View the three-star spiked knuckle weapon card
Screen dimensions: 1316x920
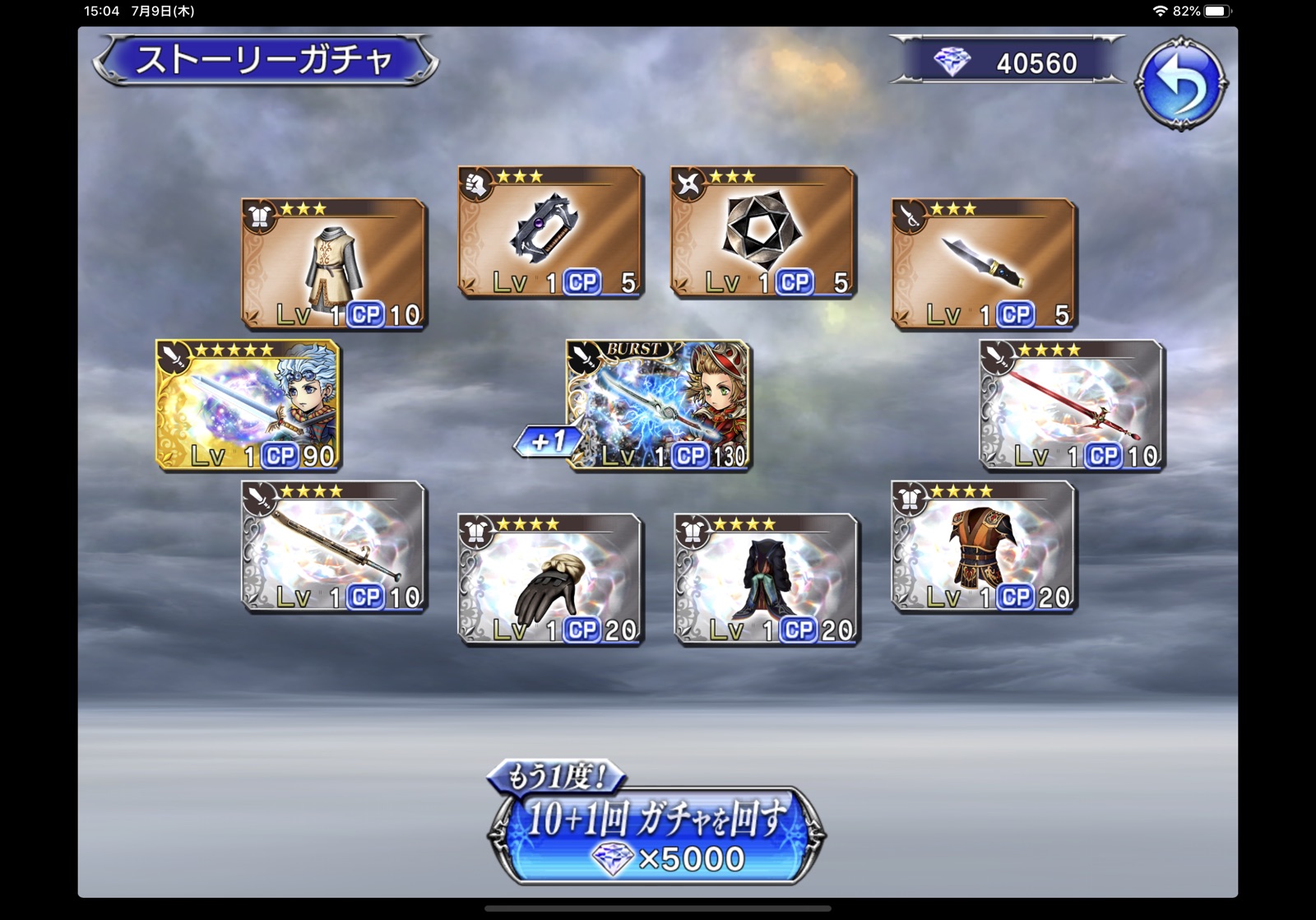pyautogui.click(x=550, y=231)
